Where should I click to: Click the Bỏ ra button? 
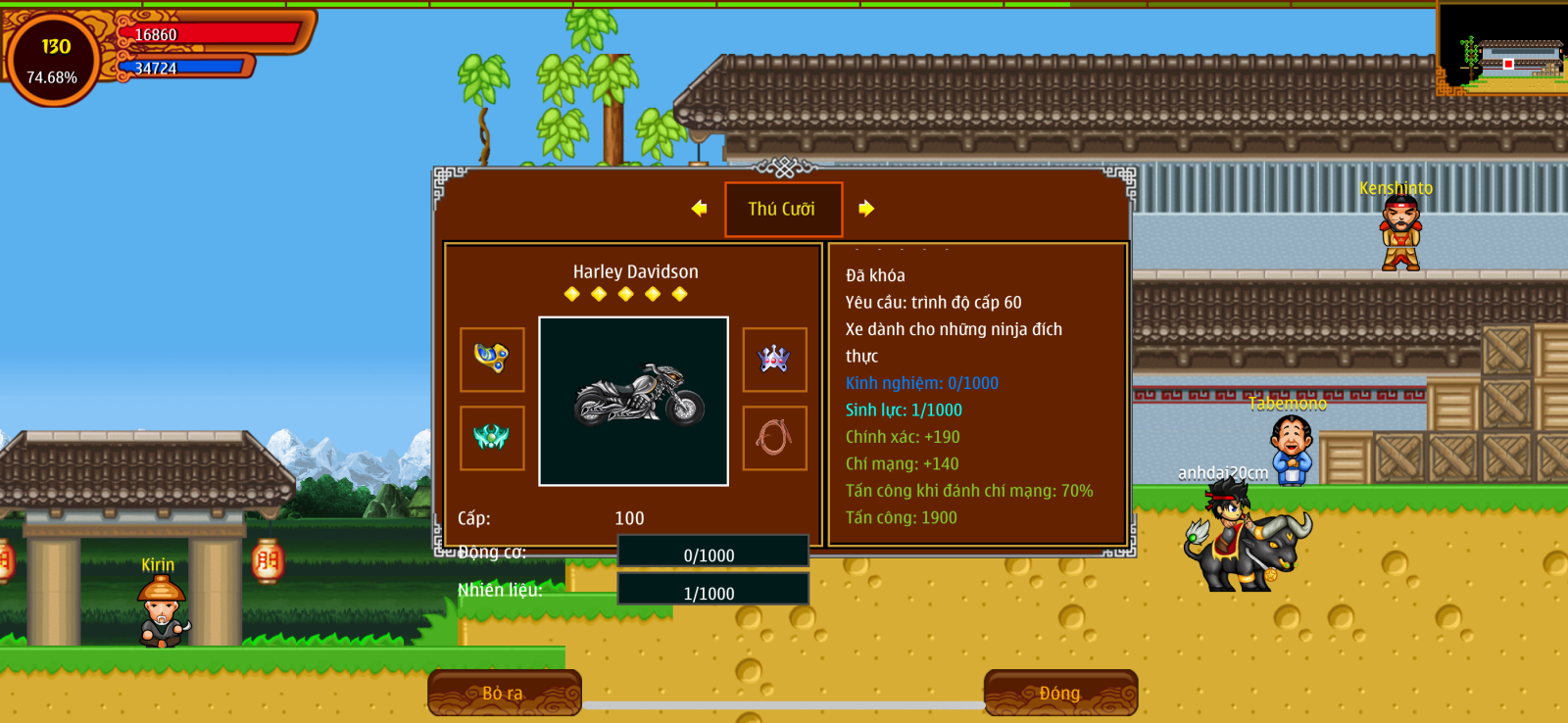504,693
